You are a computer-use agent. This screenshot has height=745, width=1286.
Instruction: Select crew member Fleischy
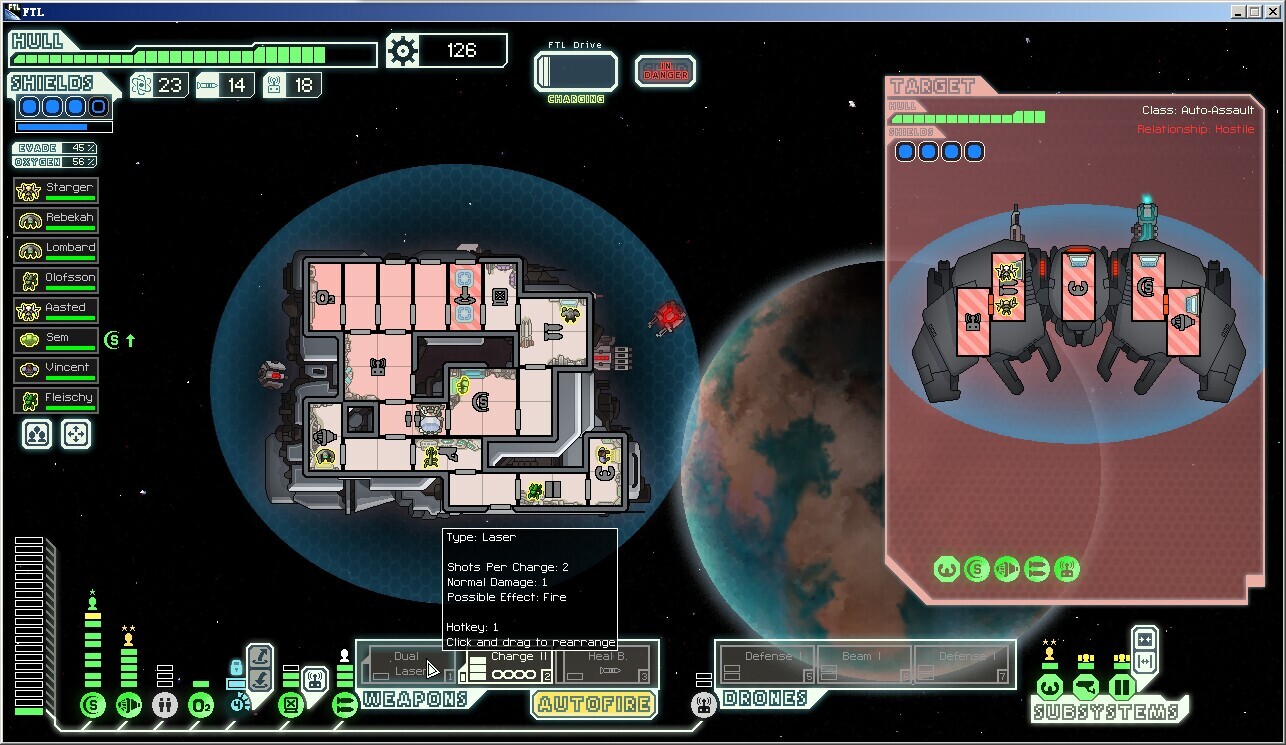pos(57,399)
